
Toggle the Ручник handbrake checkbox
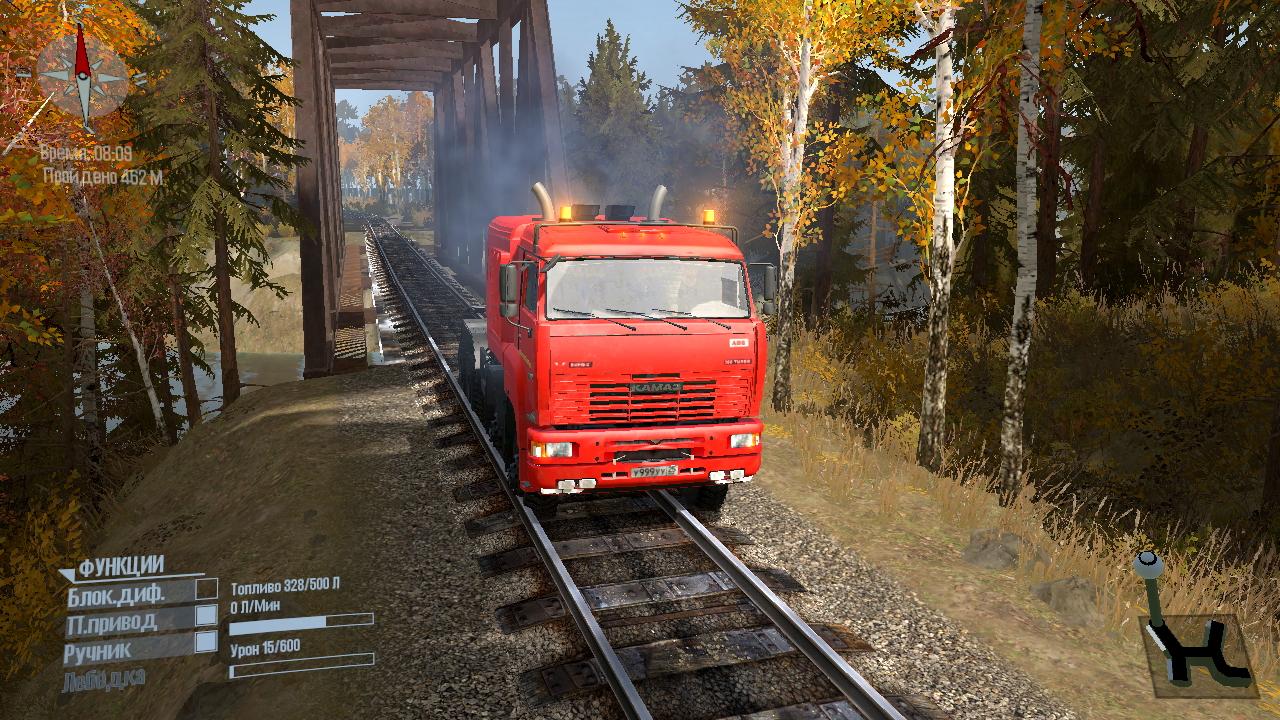(x=206, y=642)
